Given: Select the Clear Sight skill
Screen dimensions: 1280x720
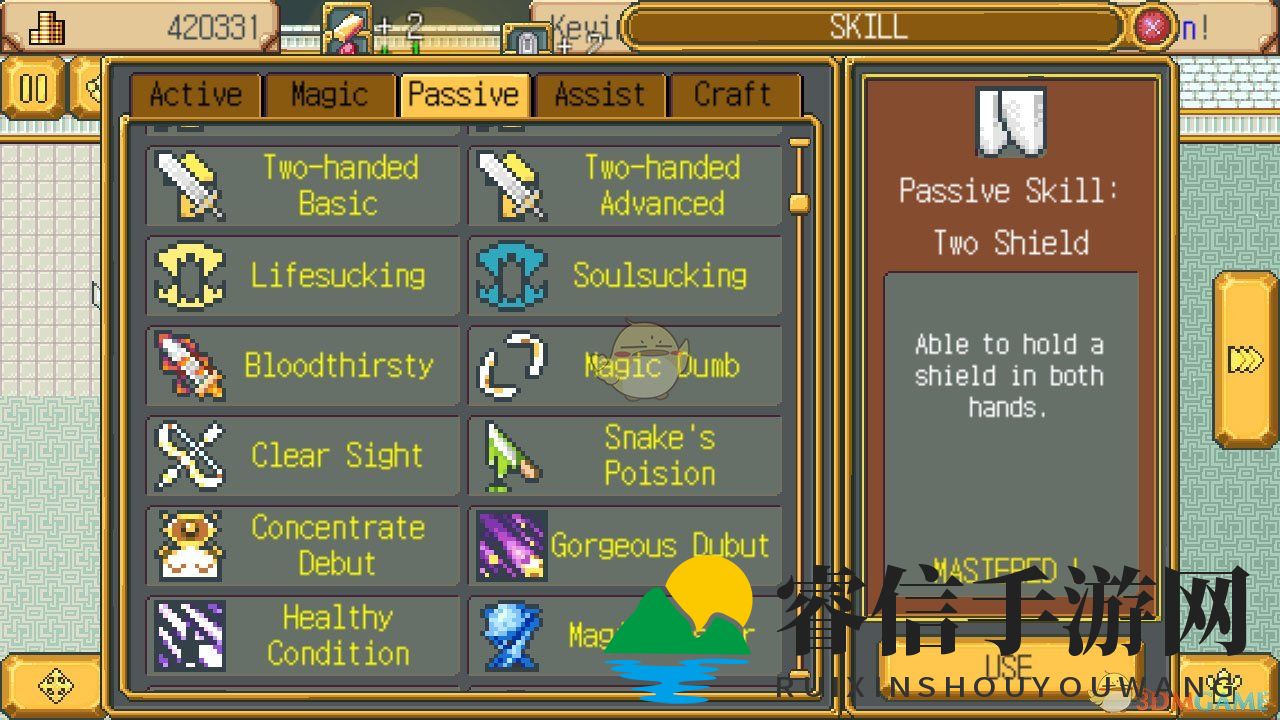Looking at the screenshot, I should point(302,456).
